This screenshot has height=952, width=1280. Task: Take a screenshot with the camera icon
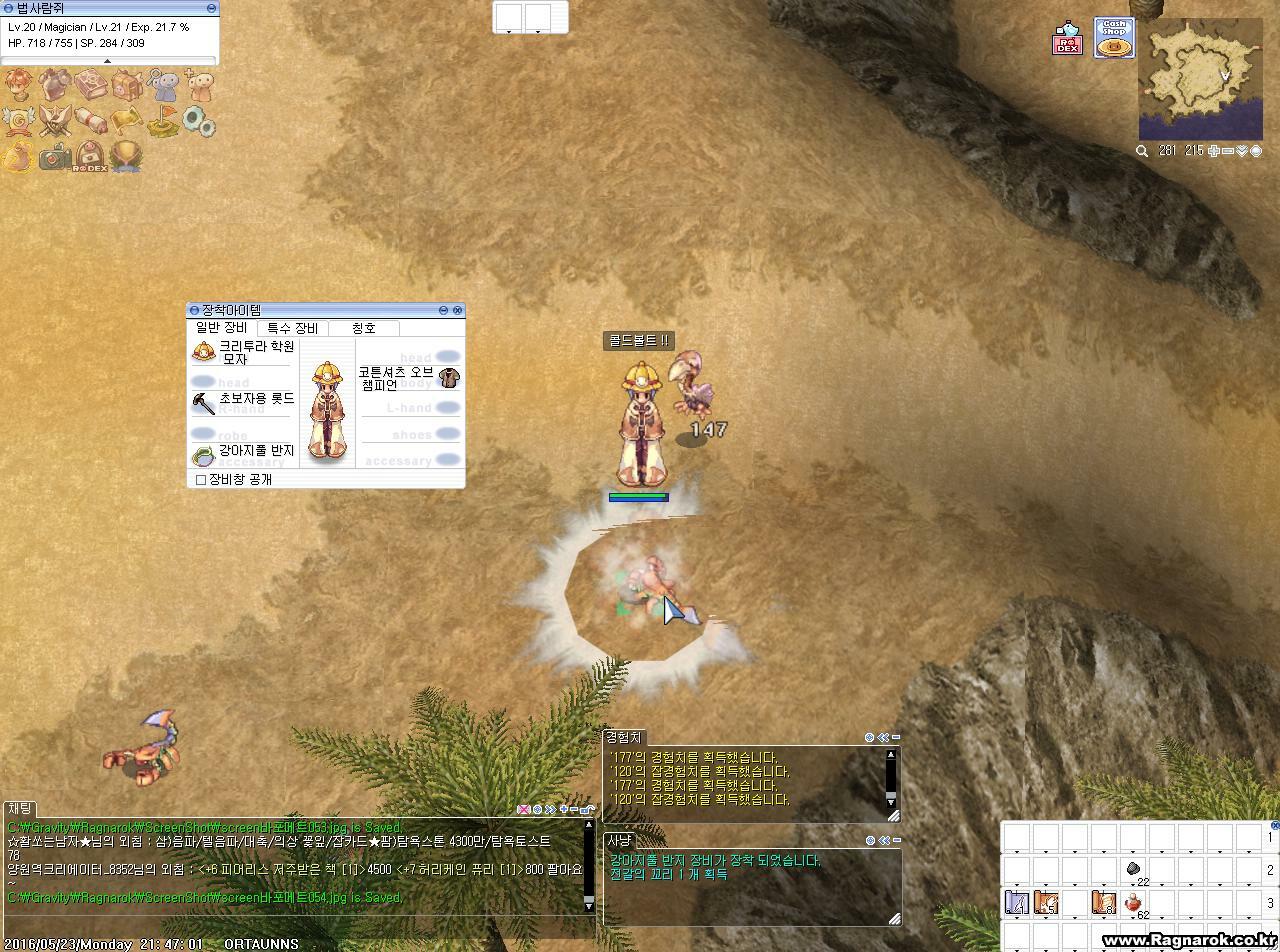click(x=55, y=157)
